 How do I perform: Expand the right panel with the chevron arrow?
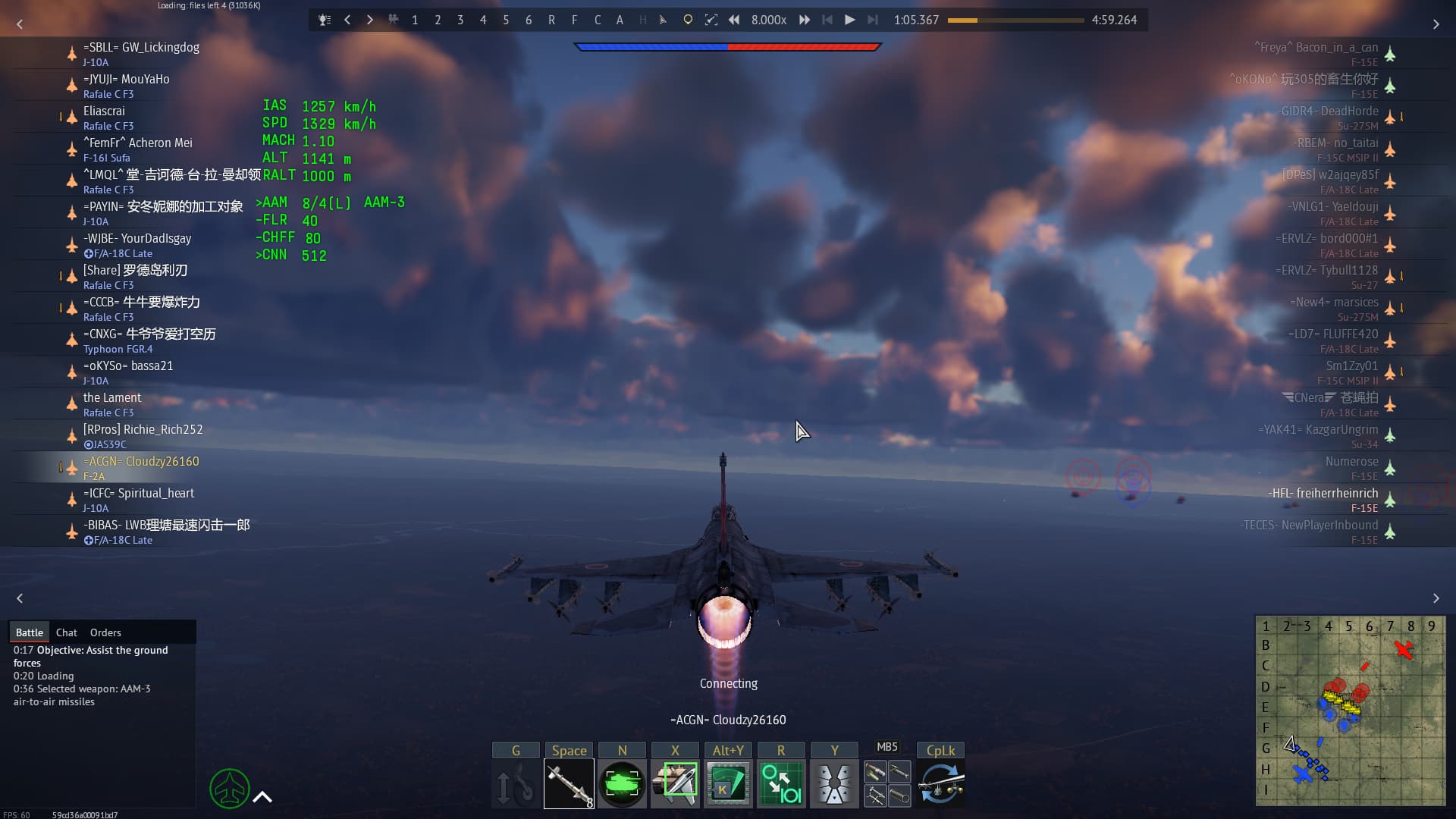[1436, 25]
